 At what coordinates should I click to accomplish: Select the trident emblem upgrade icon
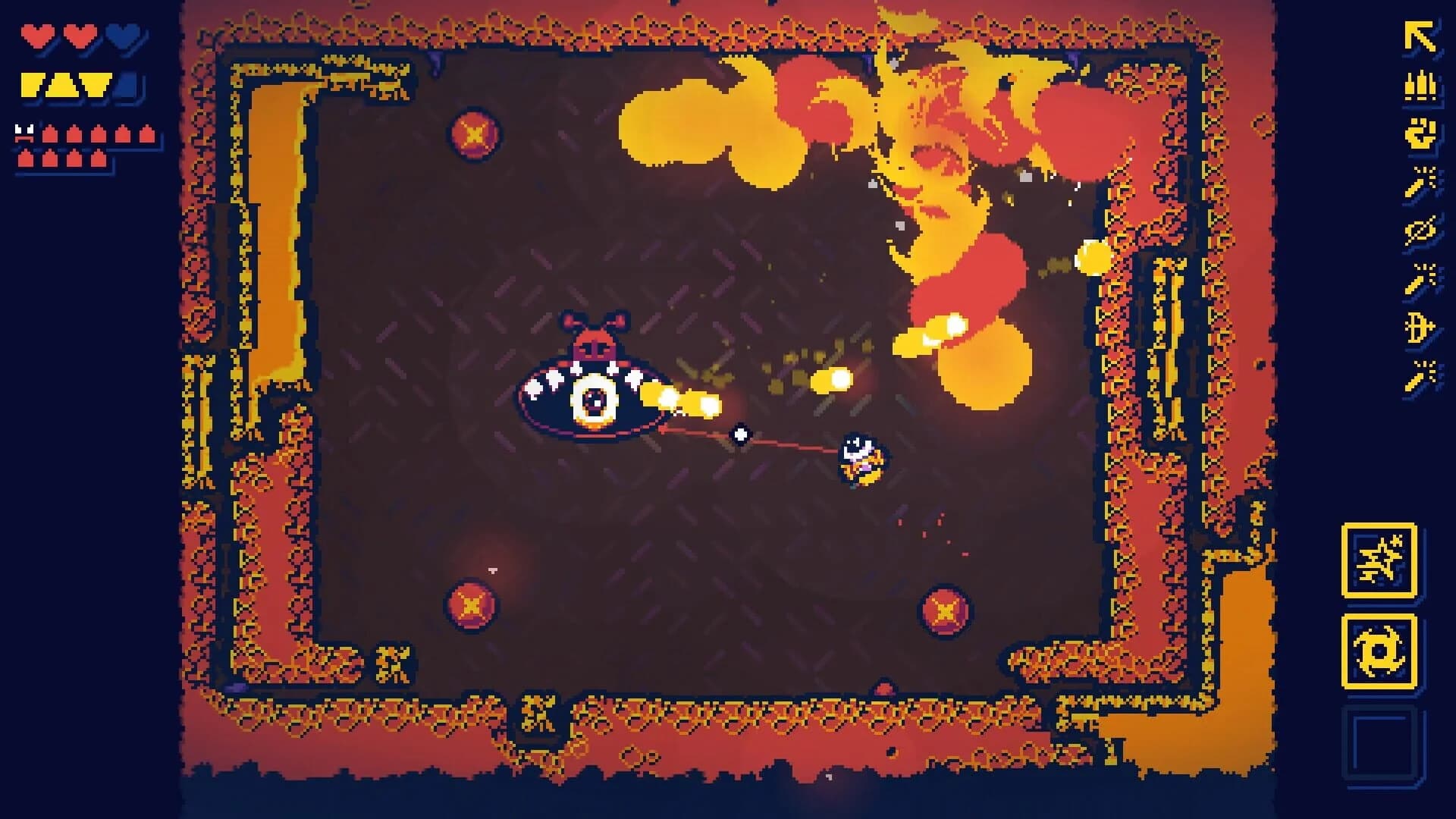pyautogui.click(x=1419, y=325)
